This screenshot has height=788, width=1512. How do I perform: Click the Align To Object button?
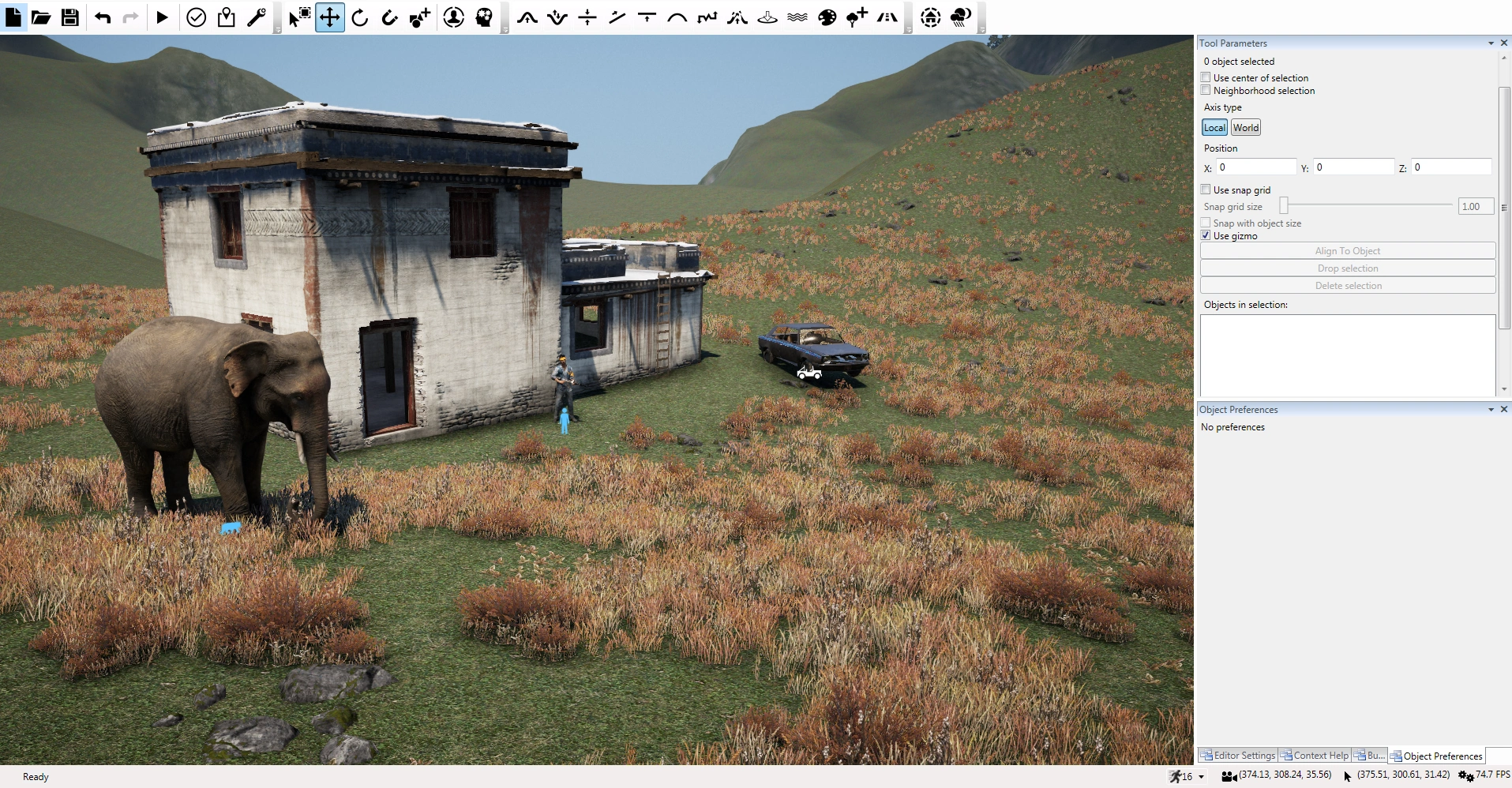pos(1347,250)
